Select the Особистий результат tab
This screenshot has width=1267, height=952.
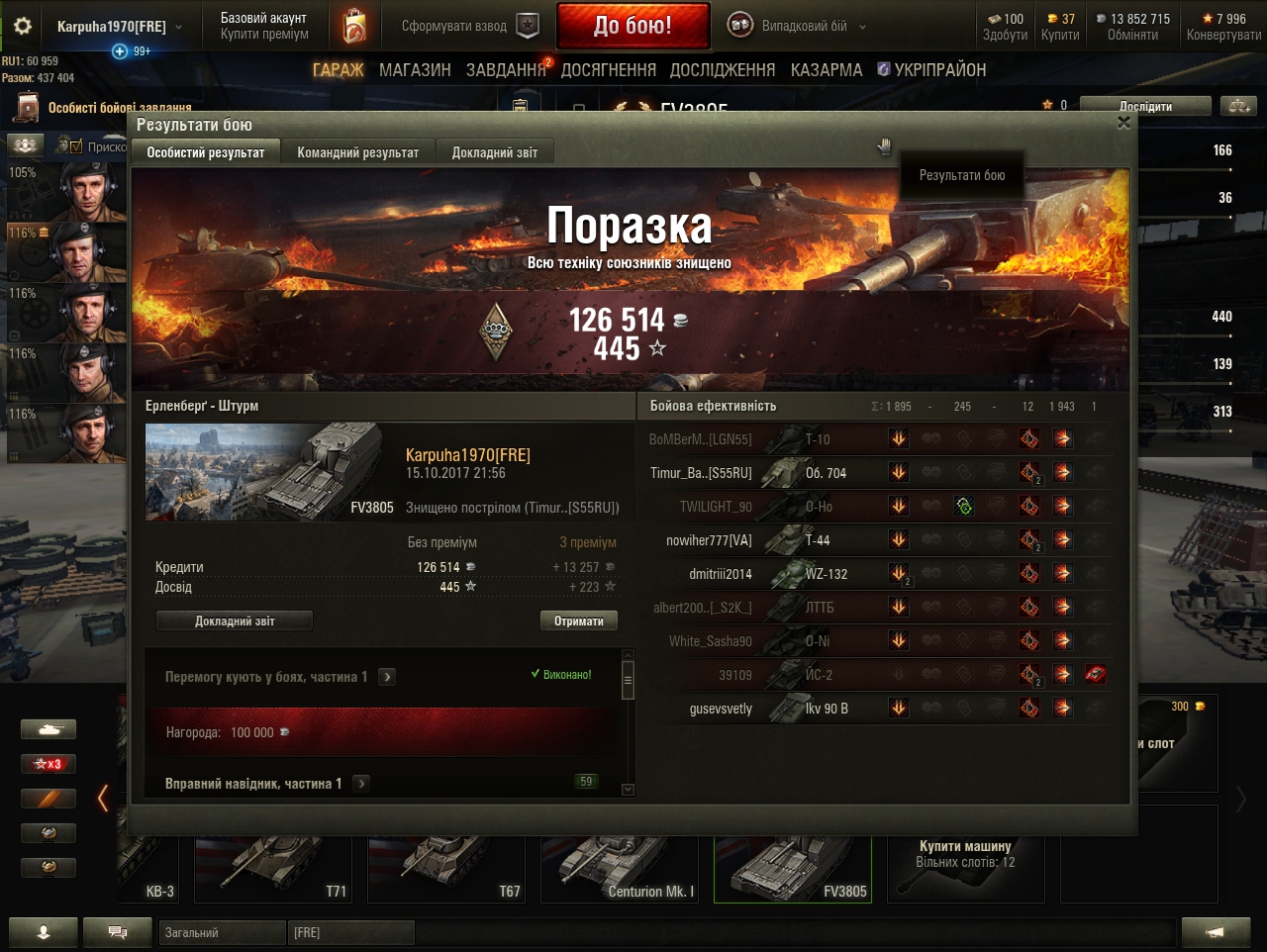[x=206, y=152]
